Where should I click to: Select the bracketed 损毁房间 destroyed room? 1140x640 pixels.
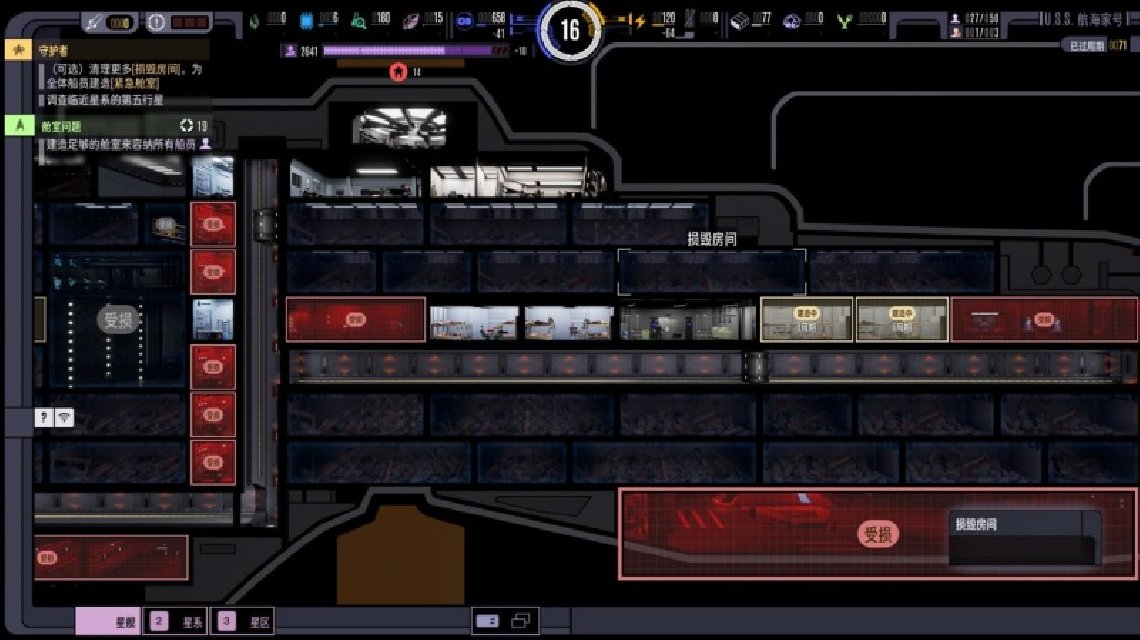coord(711,272)
